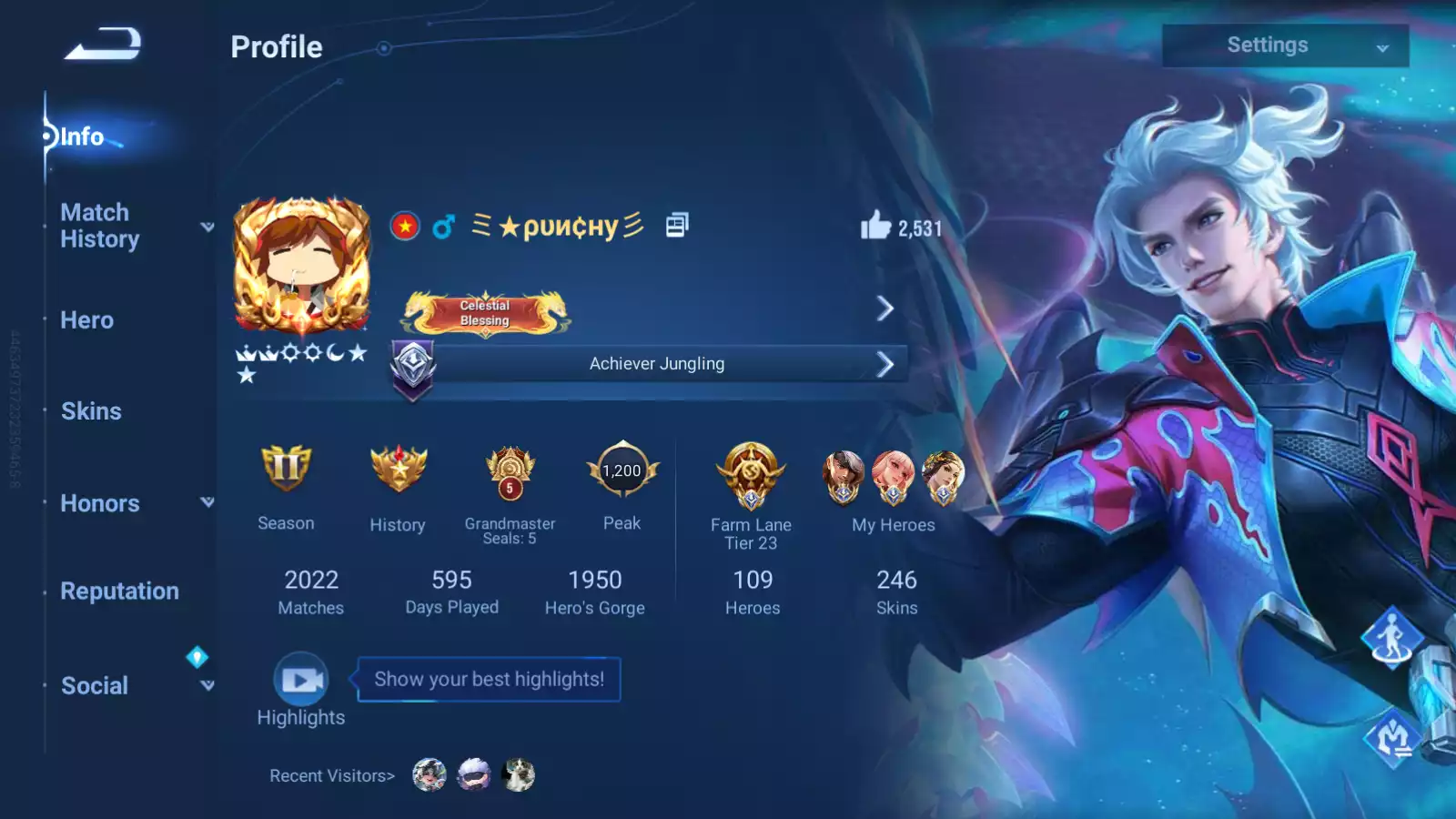Open the Social tab

(x=95, y=686)
